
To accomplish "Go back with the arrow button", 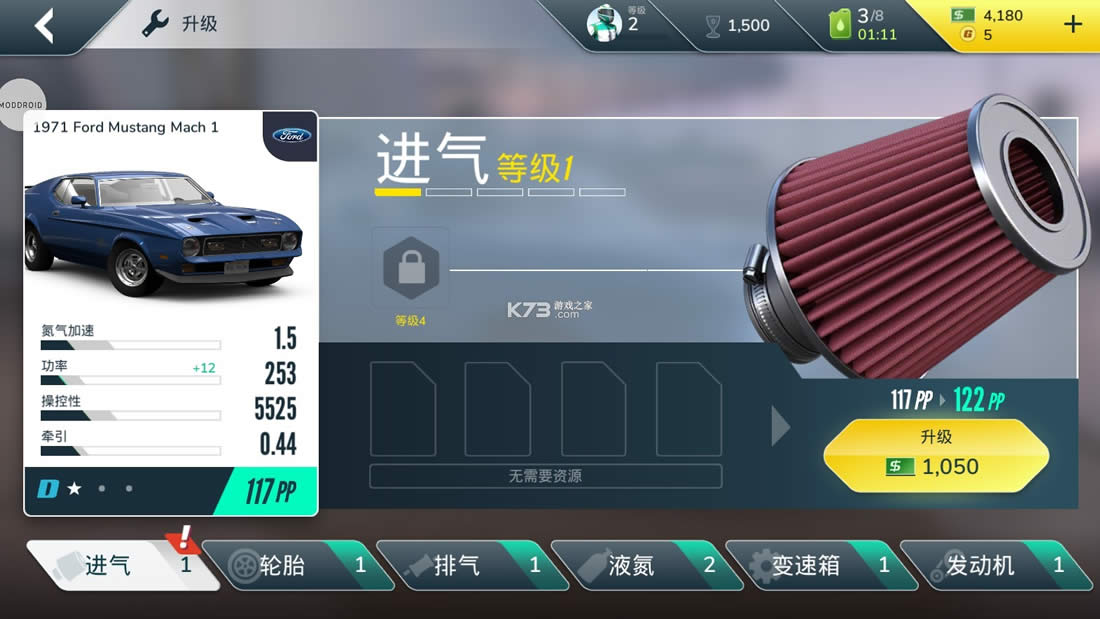I will tap(44, 26).
